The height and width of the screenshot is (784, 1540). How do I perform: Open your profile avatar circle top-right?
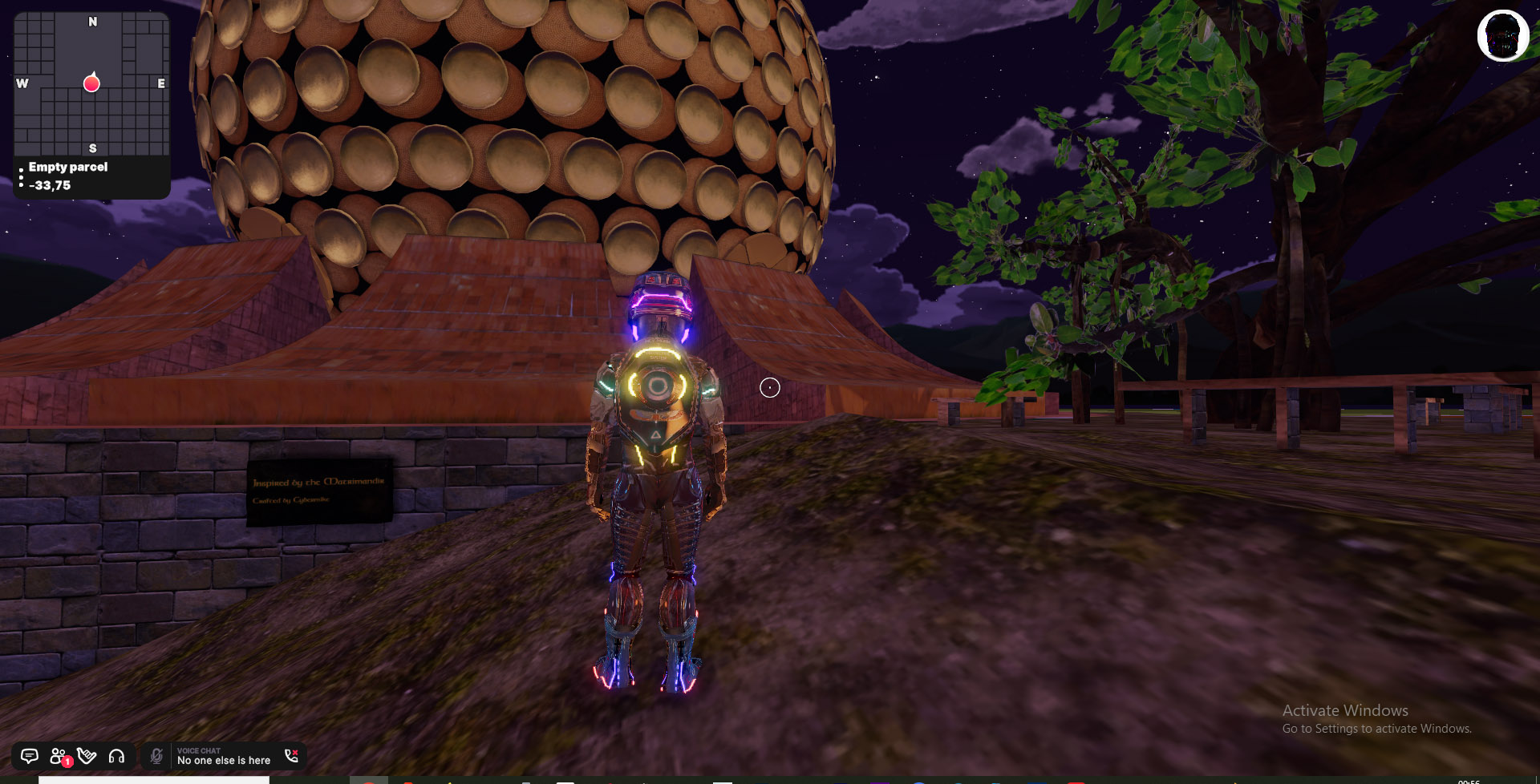click(x=1501, y=35)
